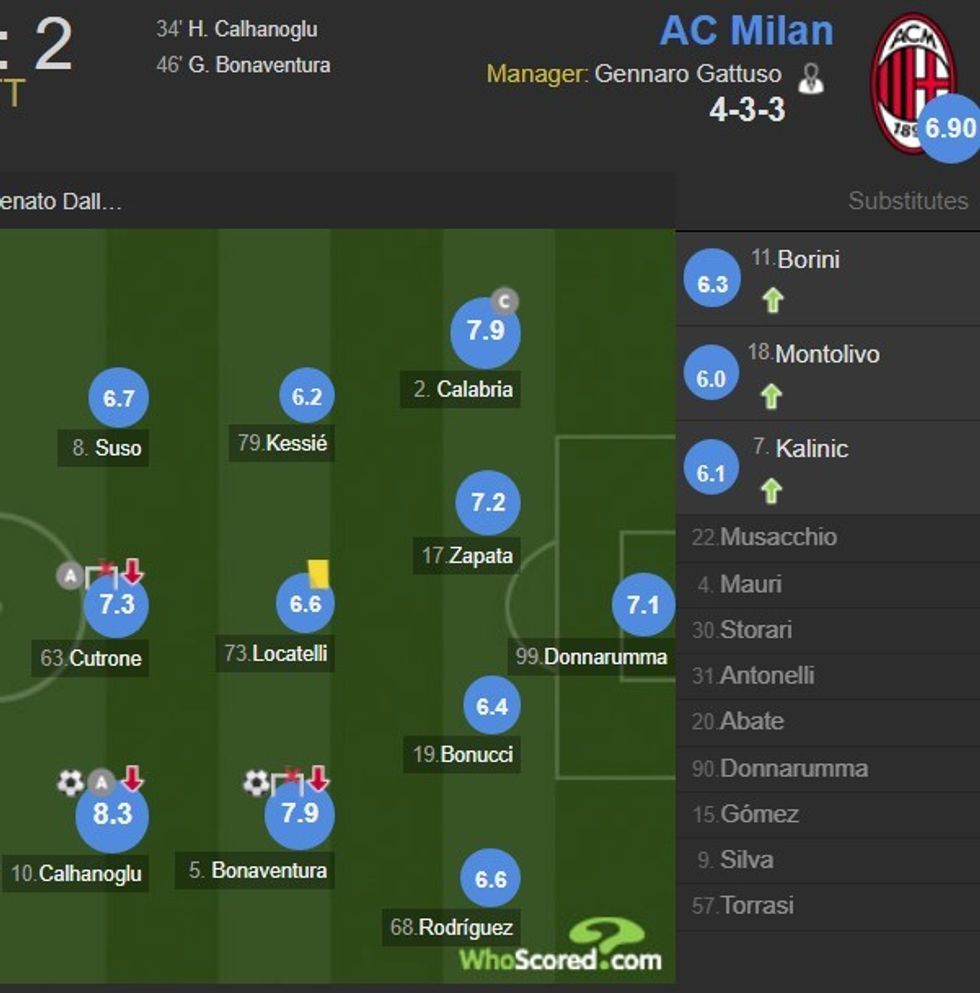Choose Bonucci's player bubble

coord(492,706)
